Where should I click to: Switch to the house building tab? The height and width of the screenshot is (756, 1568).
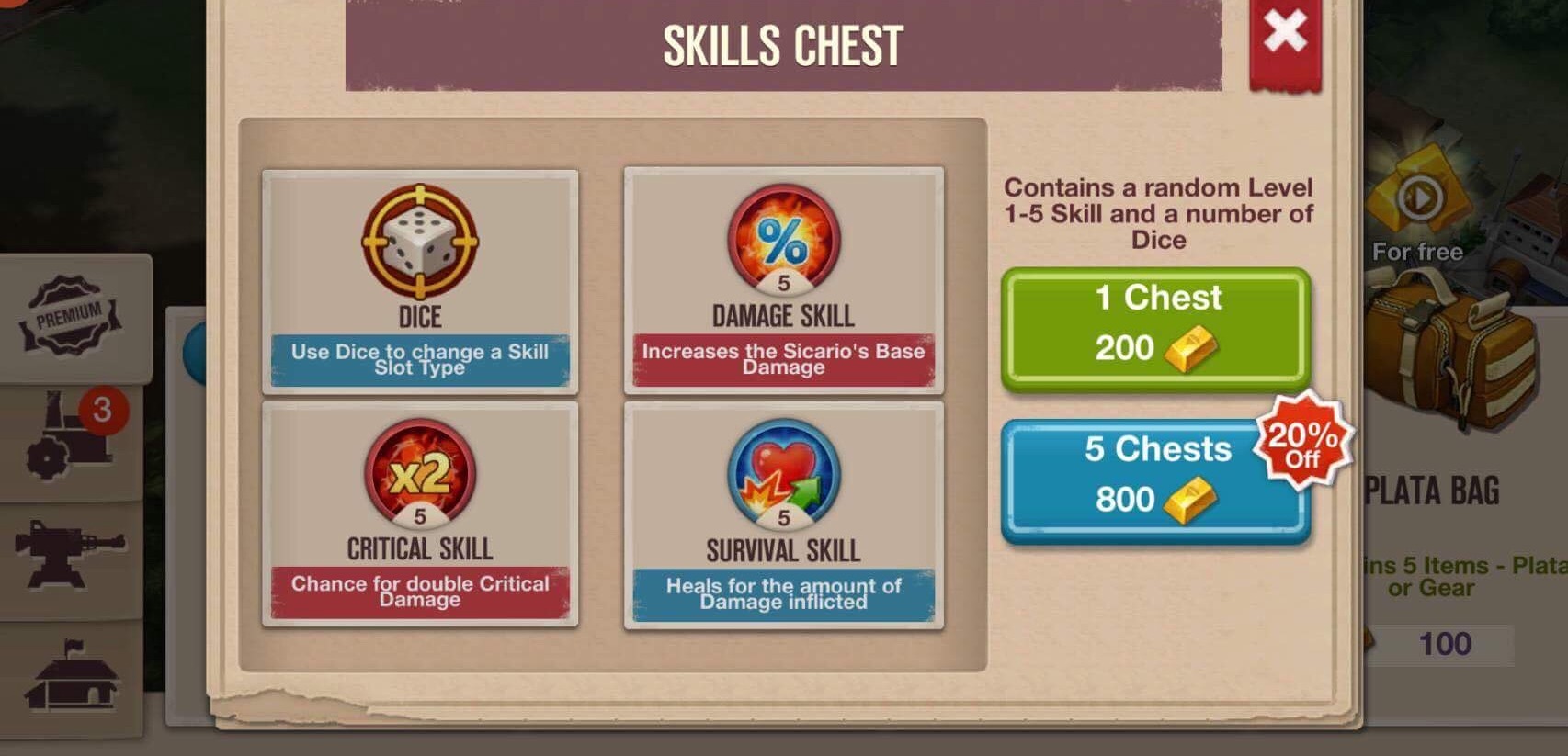pyautogui.click(x=72, y=678)
